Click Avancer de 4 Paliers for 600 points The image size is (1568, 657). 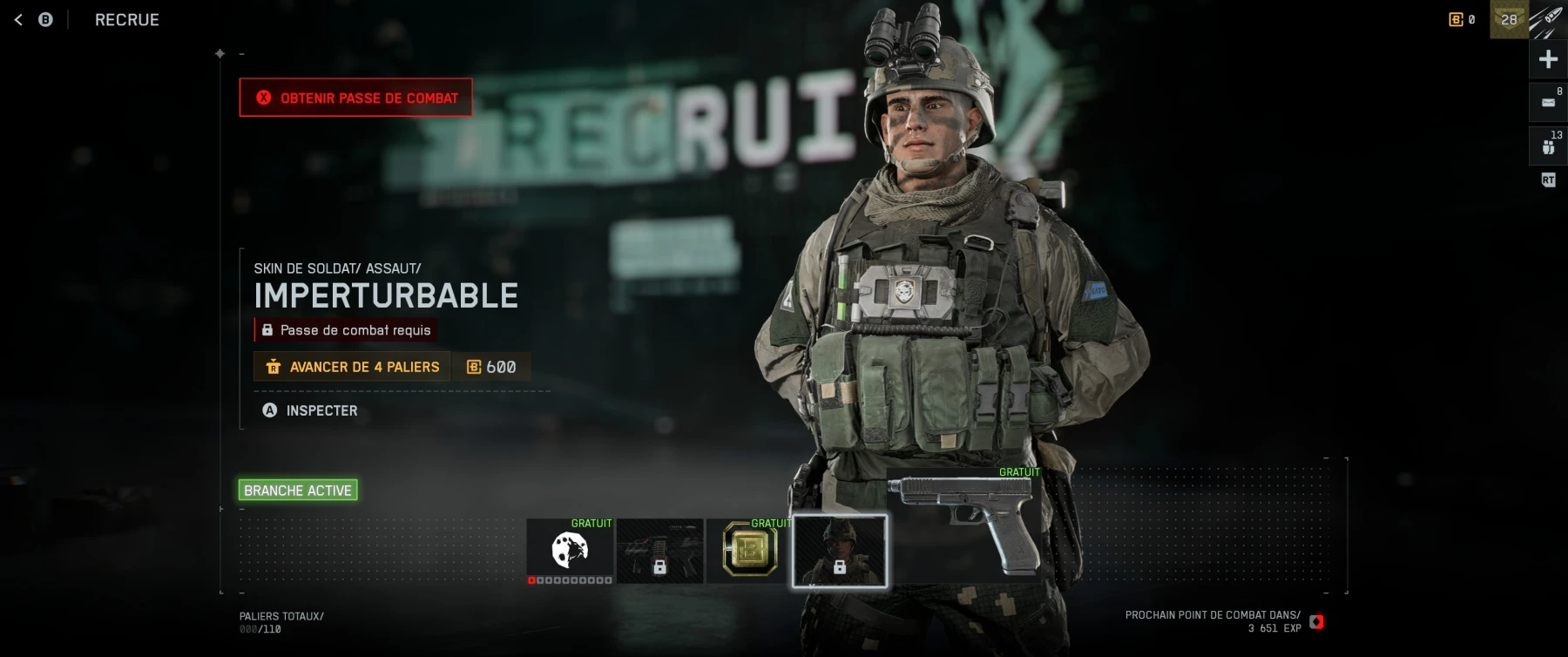(x=351, y=367)
